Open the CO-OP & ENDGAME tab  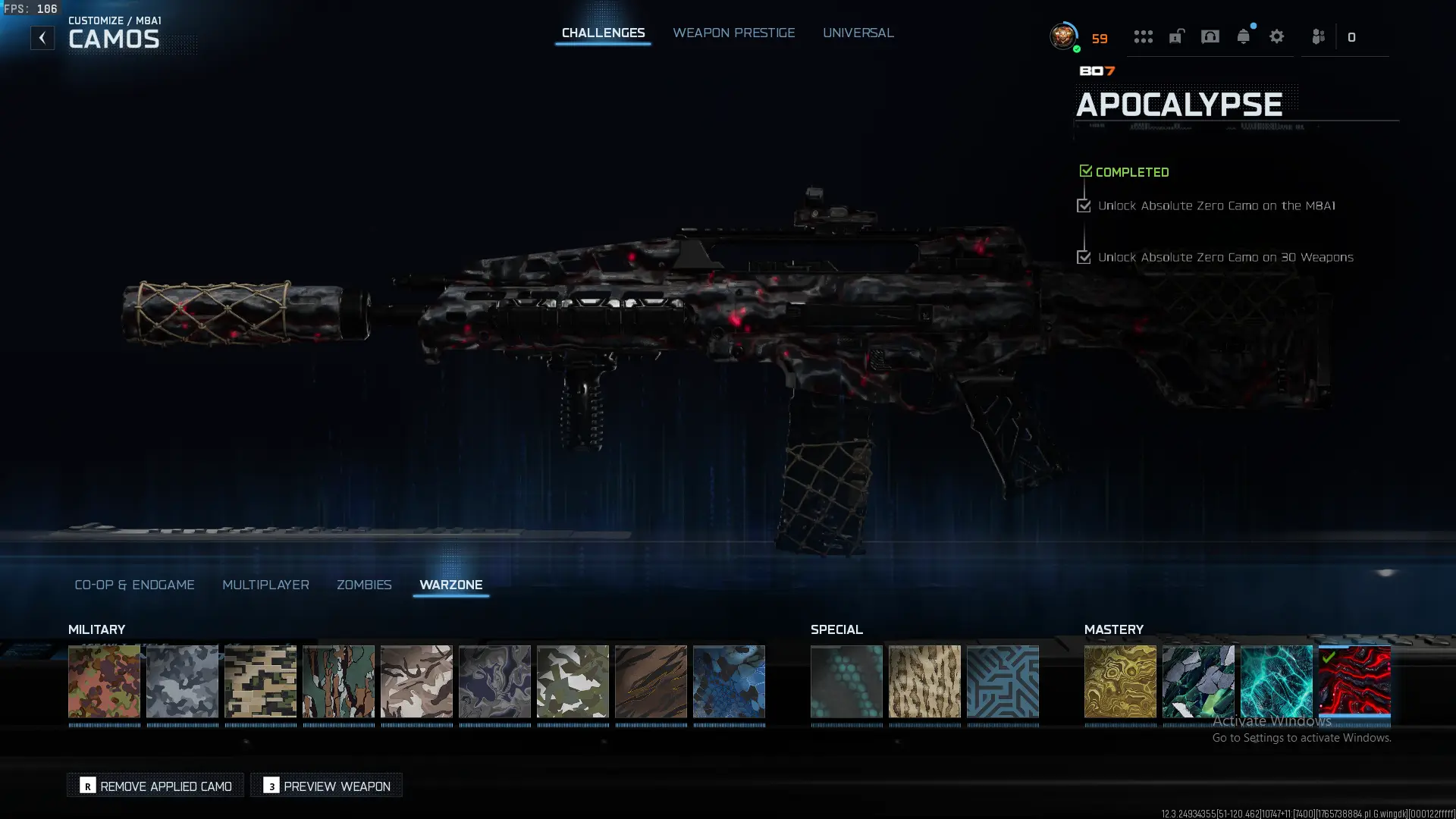pyautogui.click(x=134, y=585)
